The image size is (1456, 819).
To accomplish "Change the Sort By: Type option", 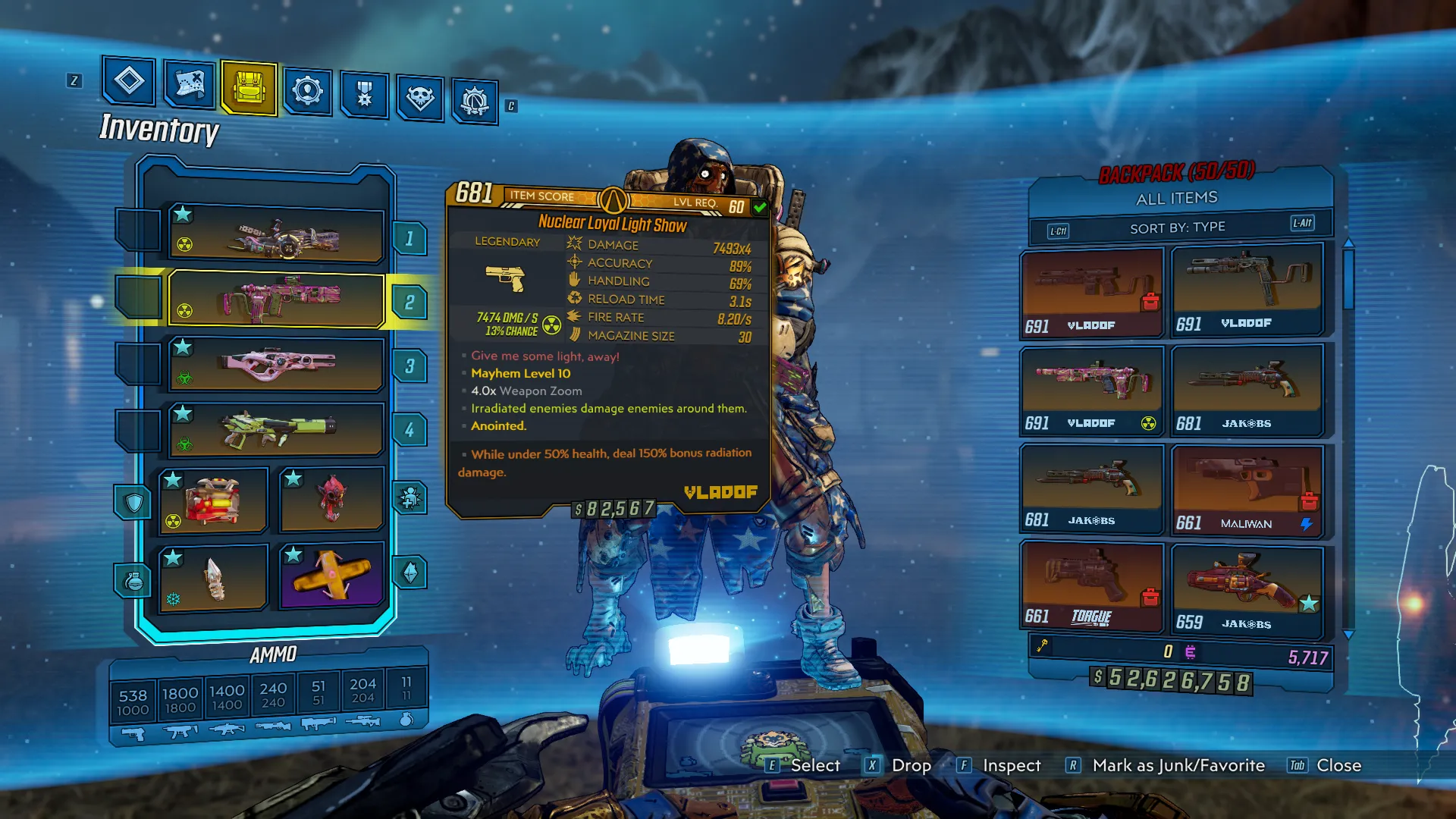I will click(1178, 227).
